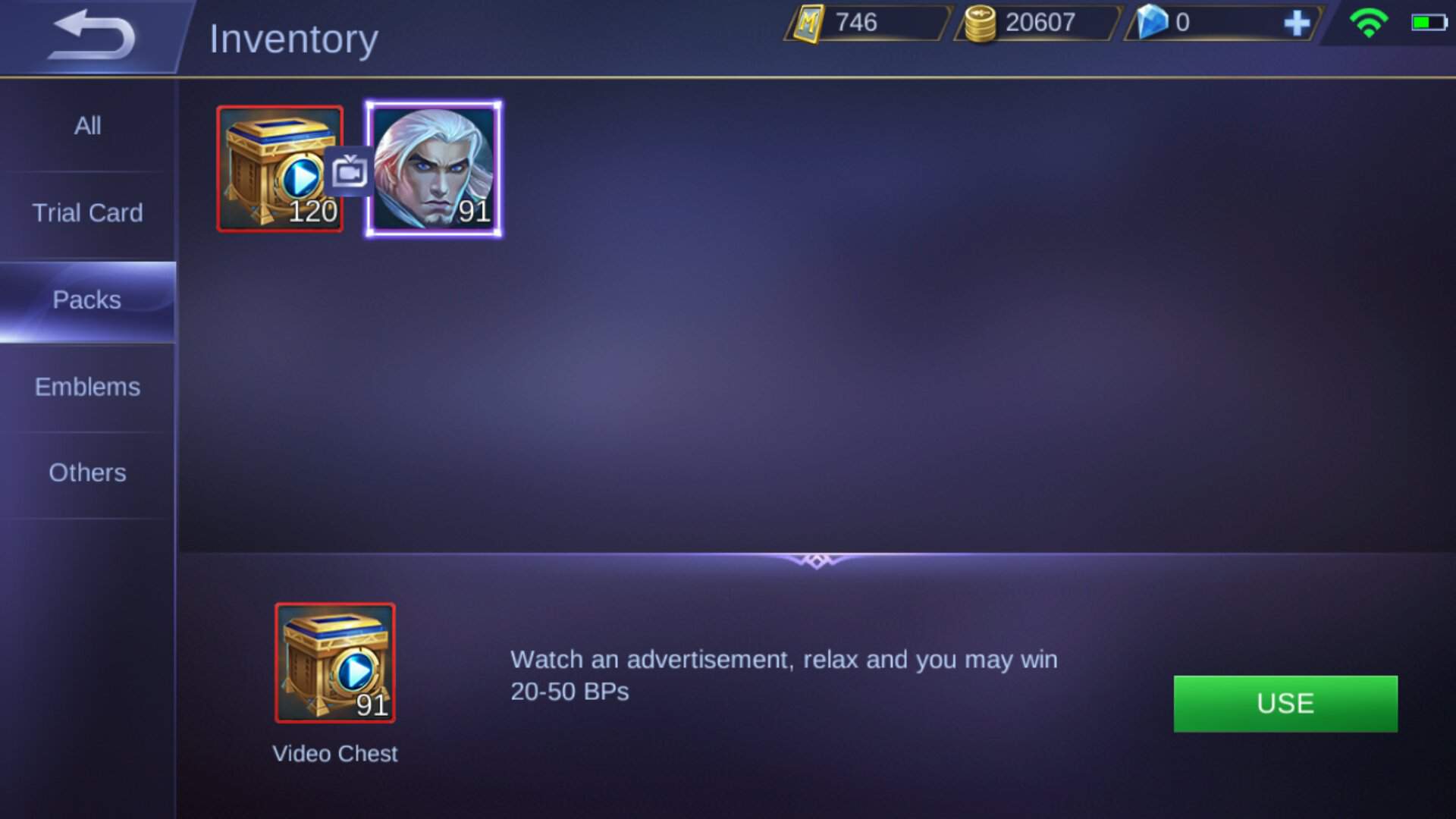1456x819 pixels.
Task: Click the Video Chest label text
Action: click(x=335, y=754)
